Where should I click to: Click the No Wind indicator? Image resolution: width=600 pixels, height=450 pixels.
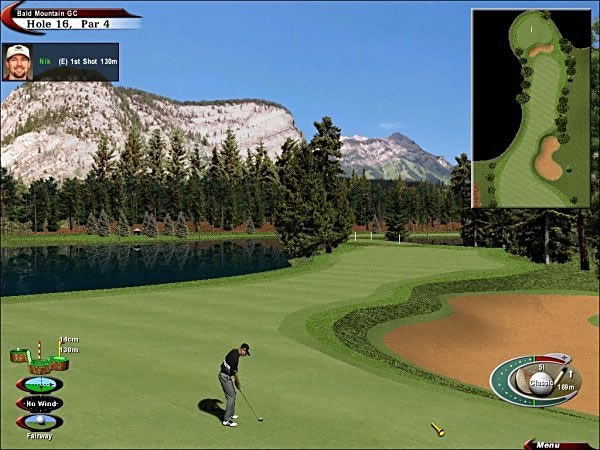click(39, 404)
